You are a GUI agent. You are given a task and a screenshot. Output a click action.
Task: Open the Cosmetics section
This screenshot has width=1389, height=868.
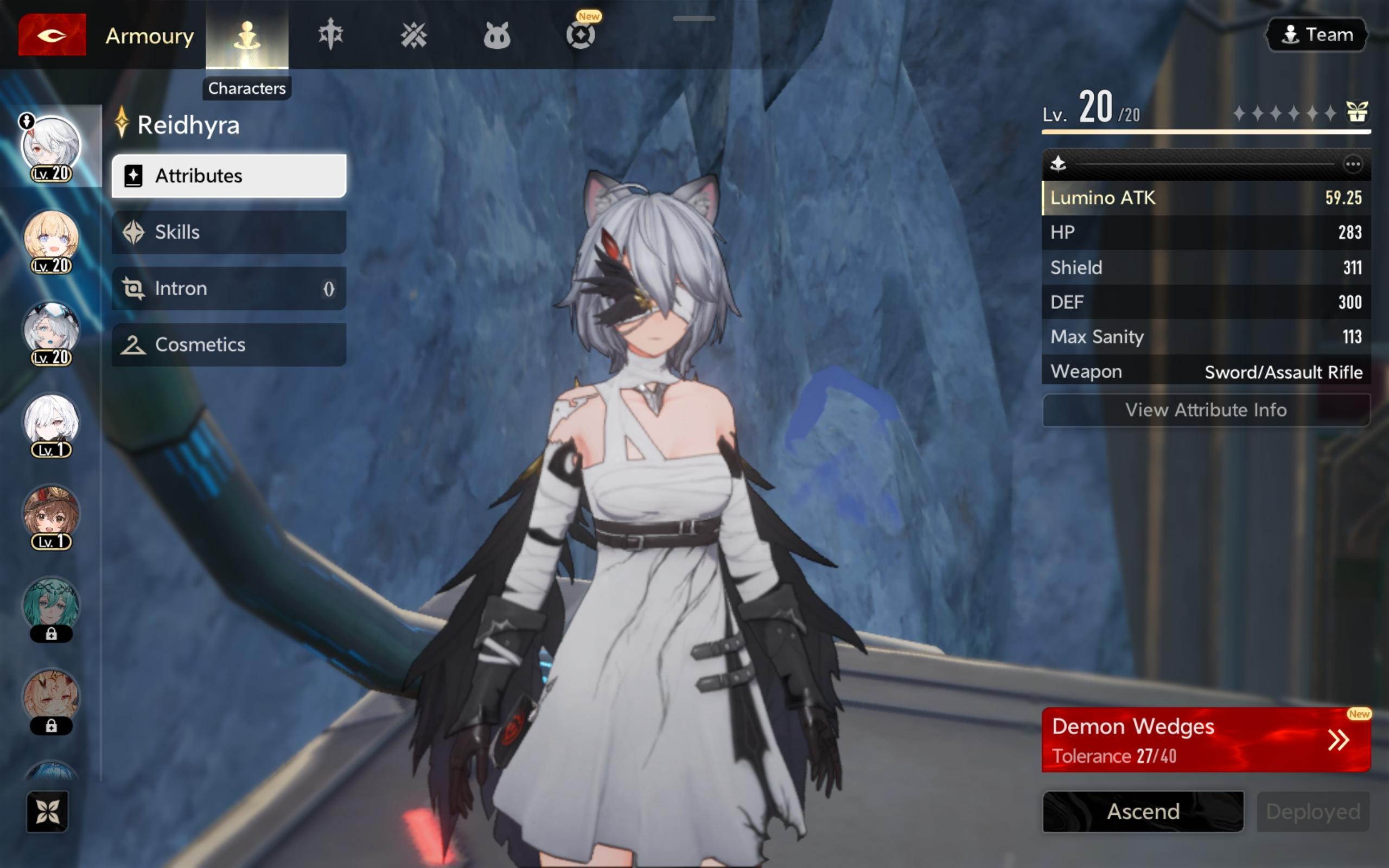pyautogui.click(x=228, y=344)
